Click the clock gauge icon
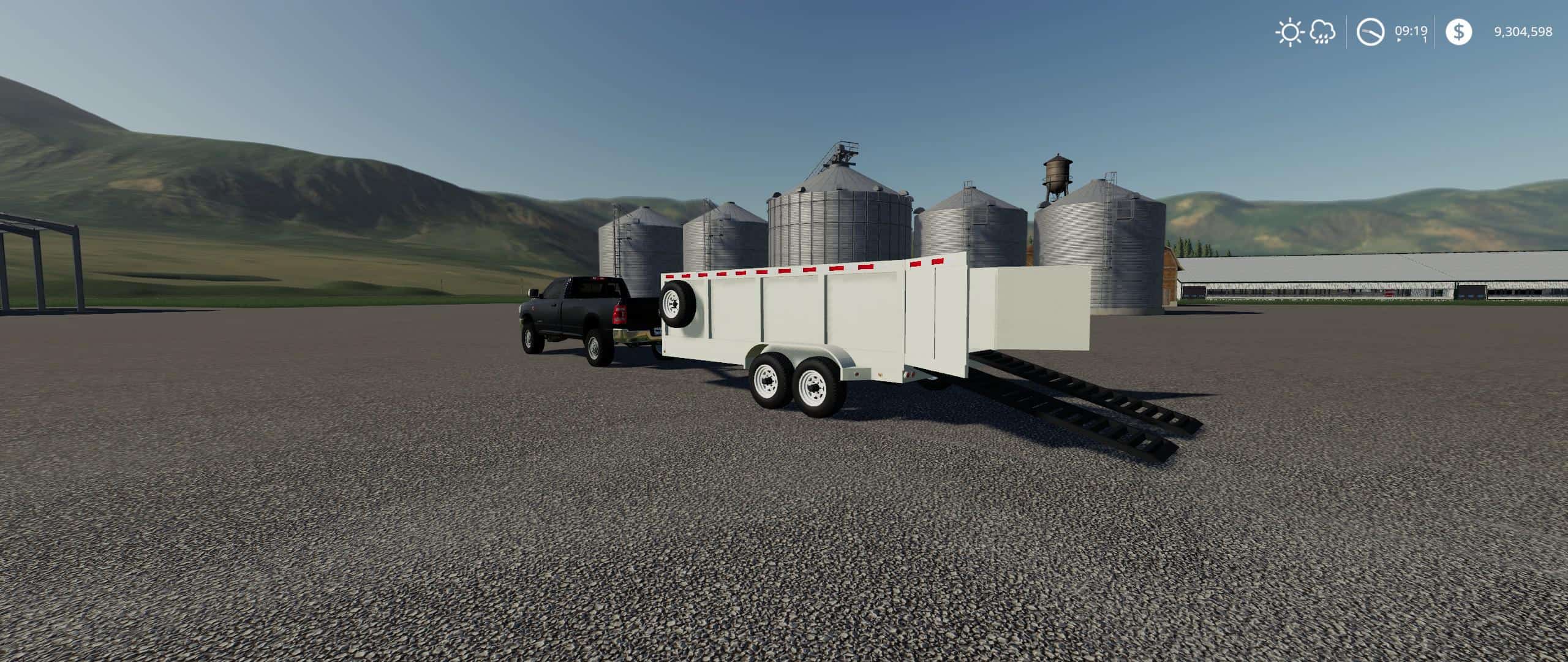Viewport: 1568px width, 662px height. click(x=1371, y=32)
